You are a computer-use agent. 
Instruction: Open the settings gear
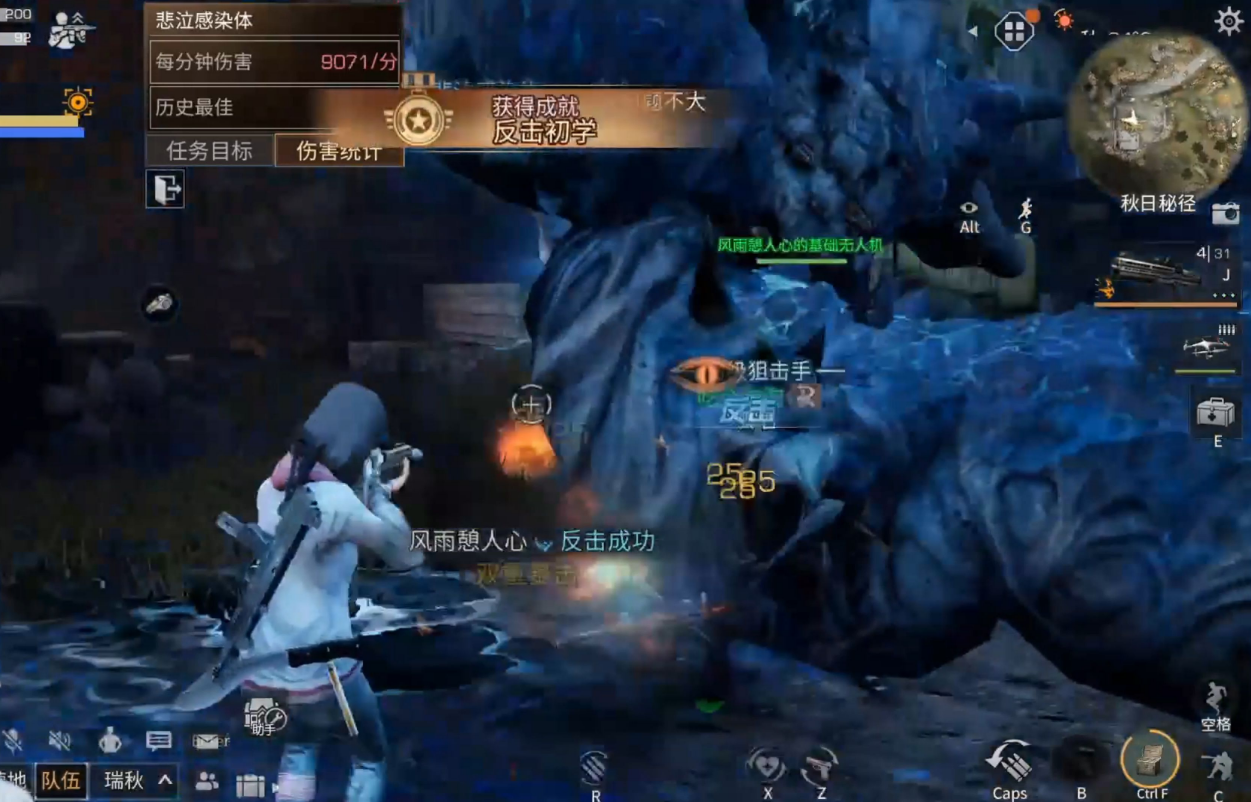[x=1228, y=21]
